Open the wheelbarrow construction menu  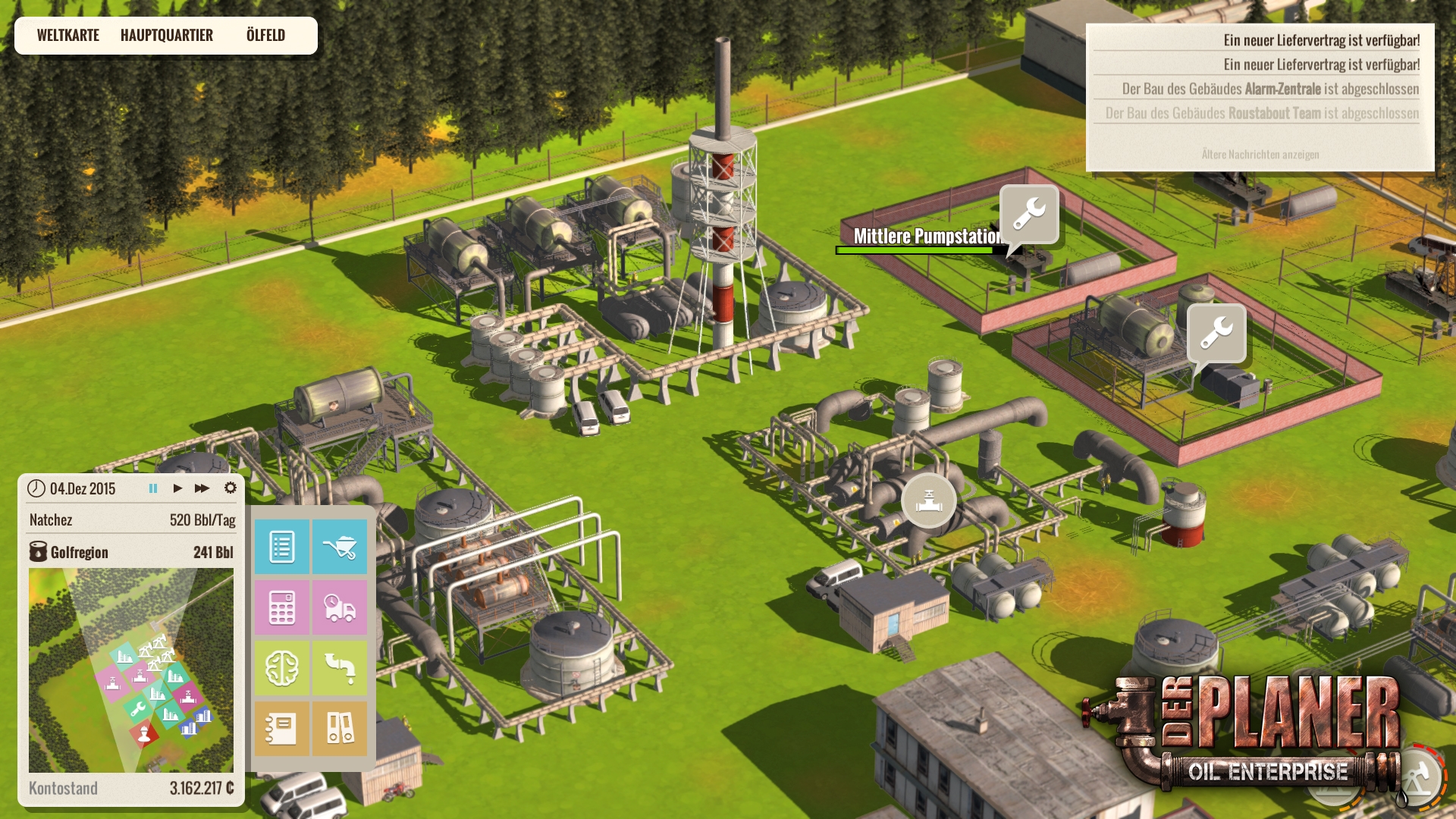coord(340,547)
